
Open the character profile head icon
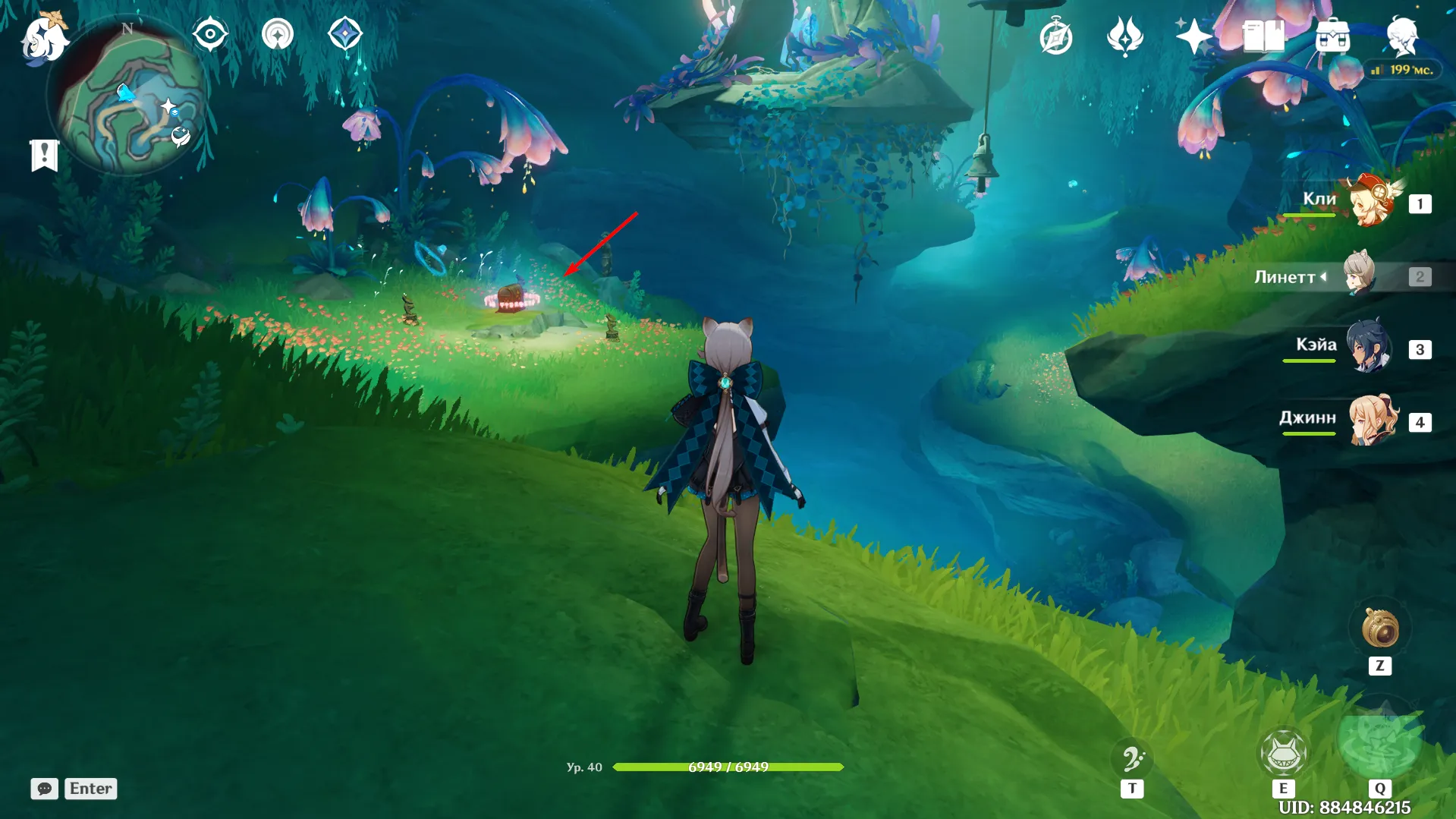pyautogui.click(x=1401, y=36)
